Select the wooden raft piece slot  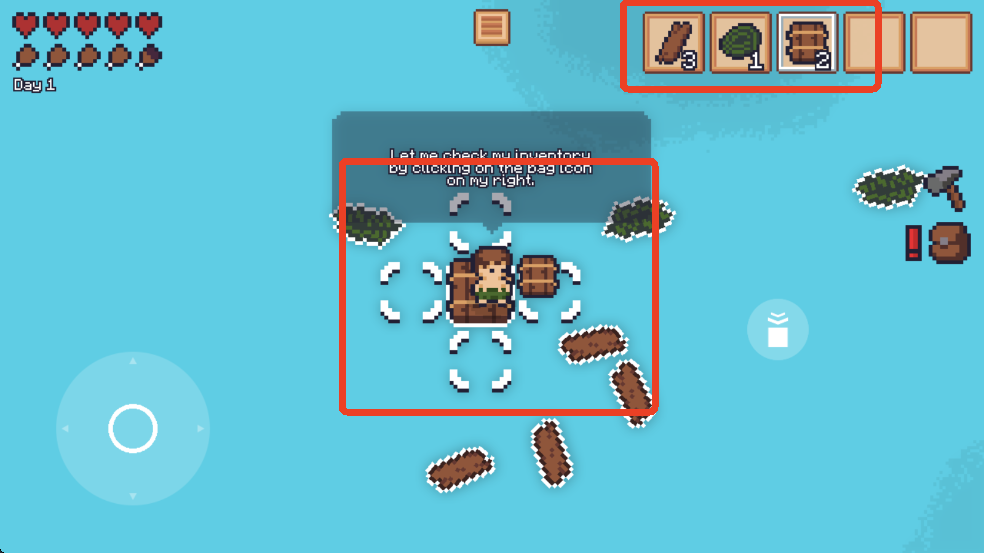coord(807,43)
